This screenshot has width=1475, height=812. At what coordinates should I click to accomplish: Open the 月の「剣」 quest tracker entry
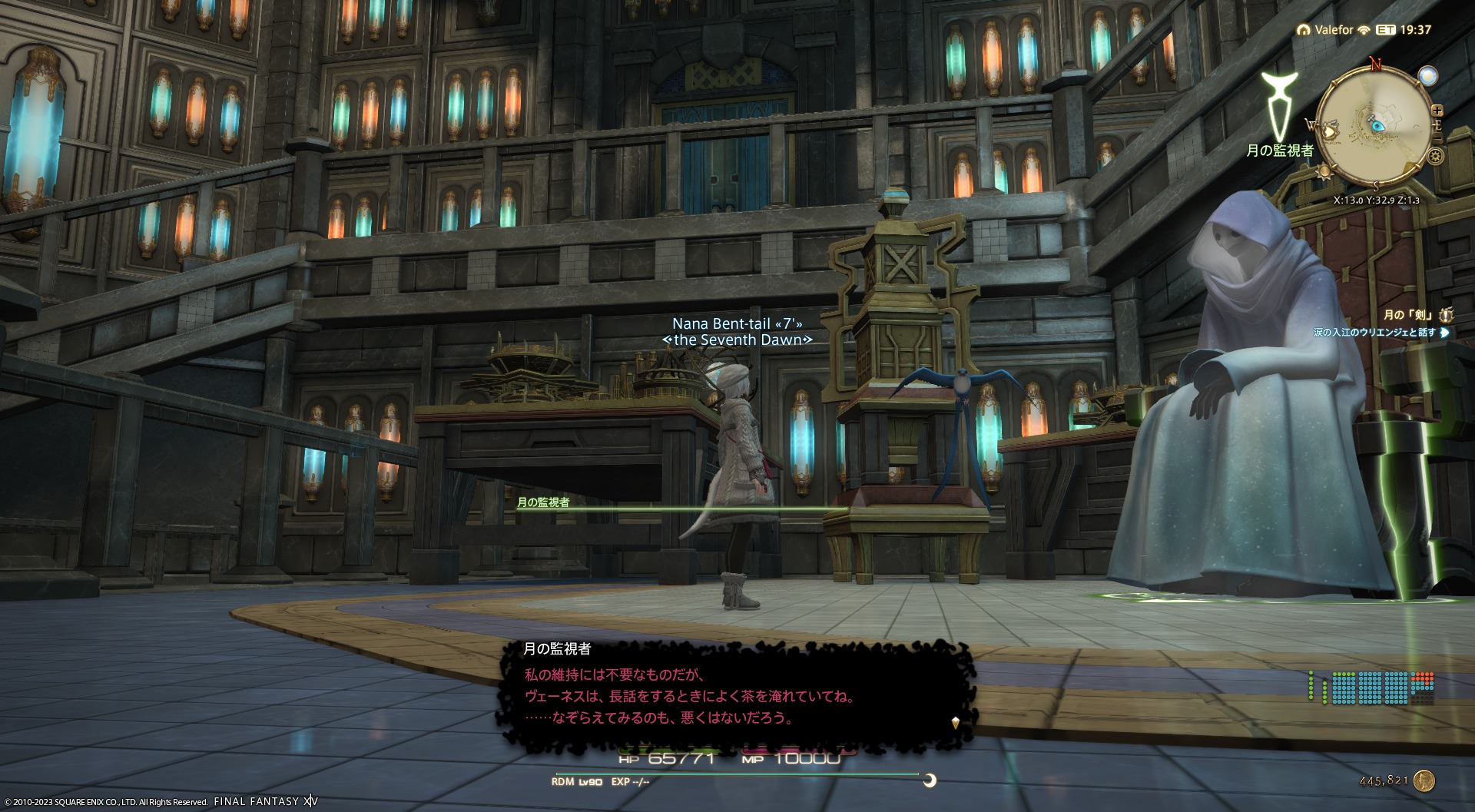pyautogui.click(x=1407, y=315)
